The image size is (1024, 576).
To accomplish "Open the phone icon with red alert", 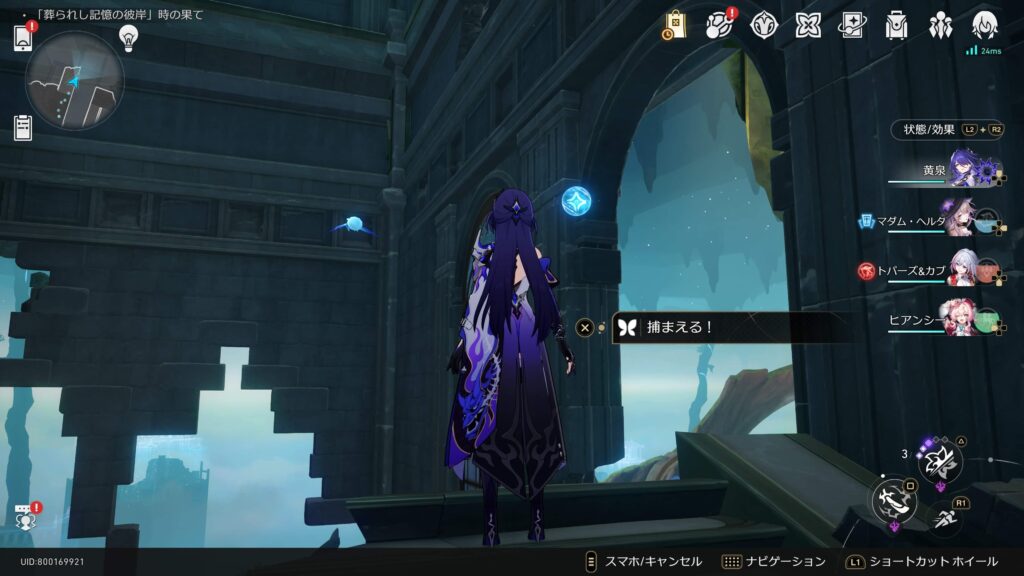I will (x=24, y=37).
